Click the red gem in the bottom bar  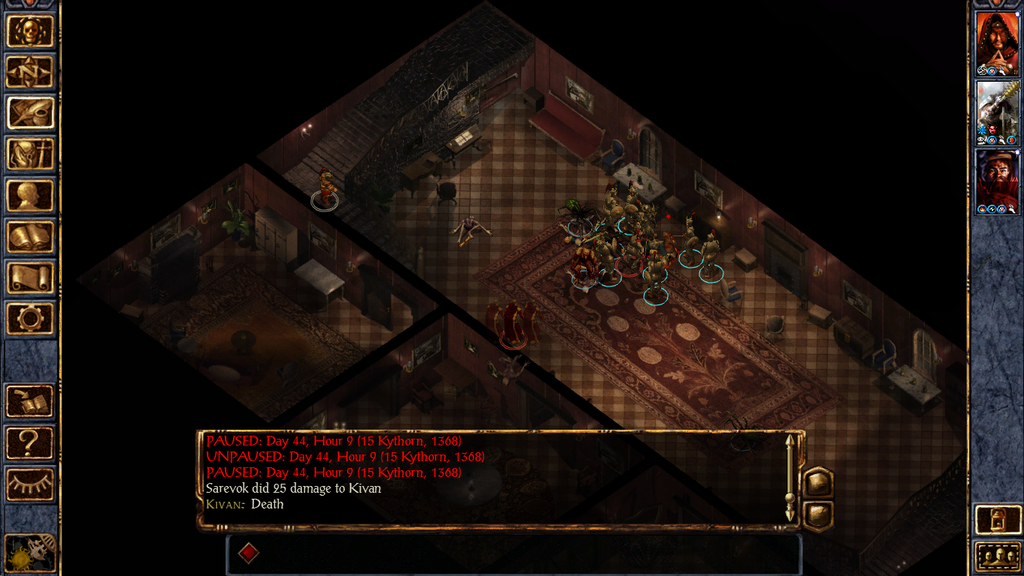click(x=248, y=553)
